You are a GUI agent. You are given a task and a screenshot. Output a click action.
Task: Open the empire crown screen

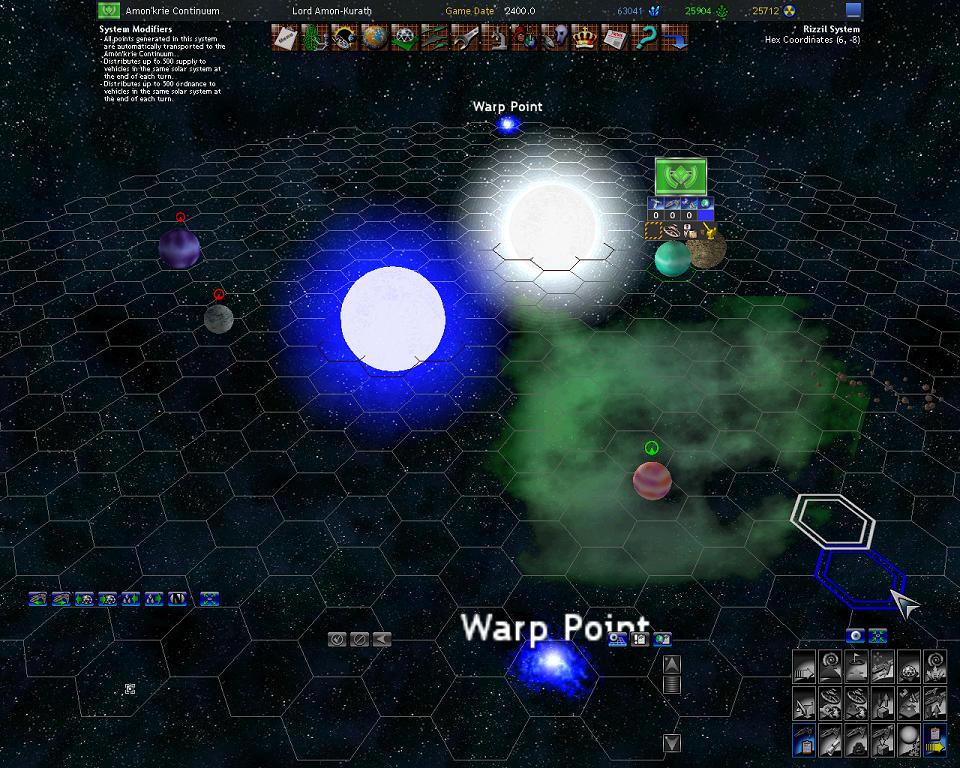tap(586, 38)
